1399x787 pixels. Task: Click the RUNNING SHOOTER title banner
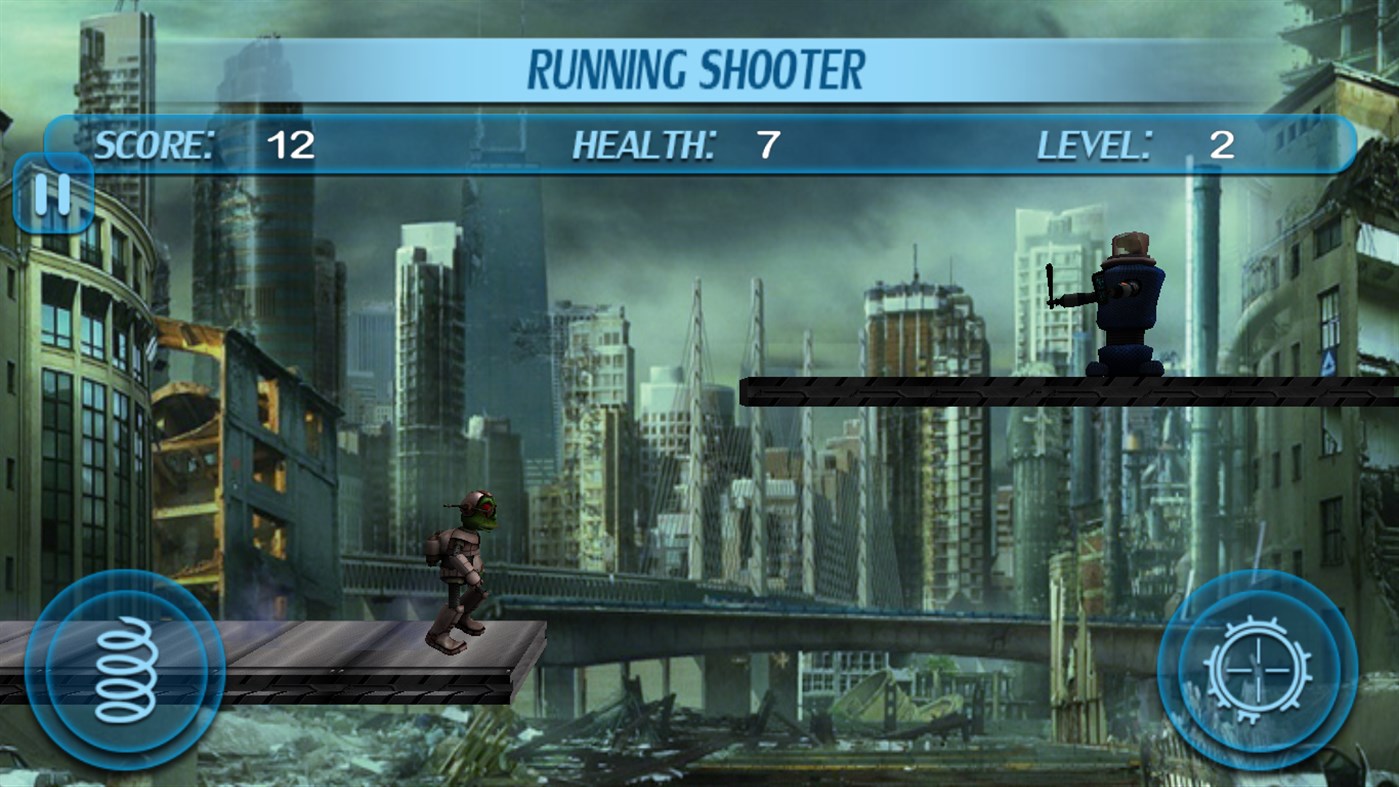click(699, 67)
